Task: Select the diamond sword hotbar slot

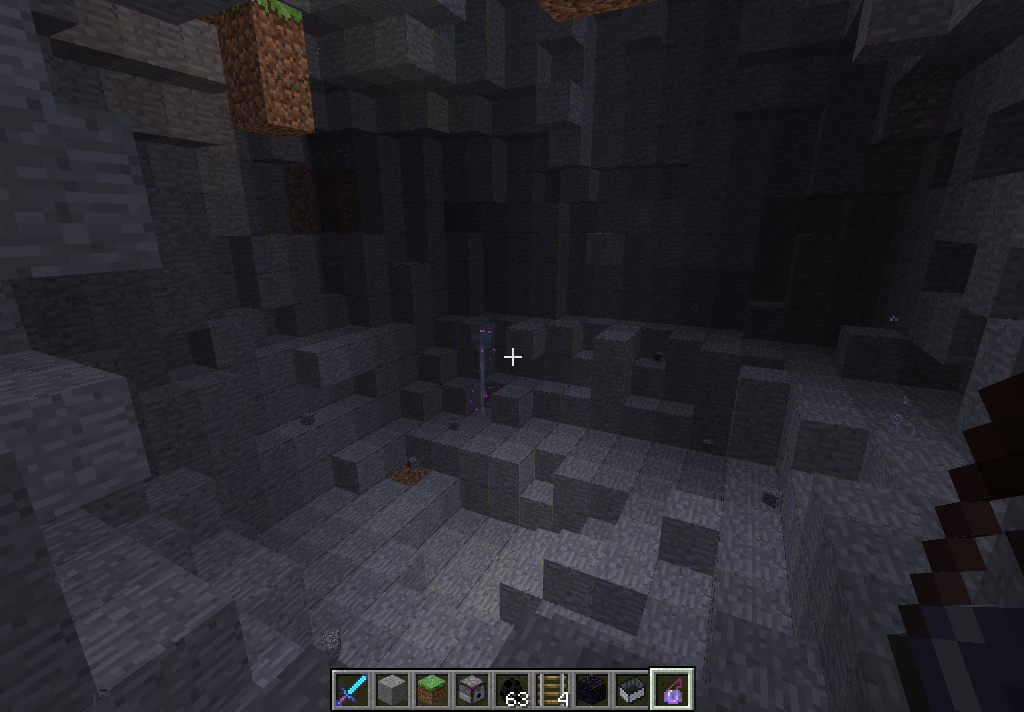Action: click(x=352, y=690)
